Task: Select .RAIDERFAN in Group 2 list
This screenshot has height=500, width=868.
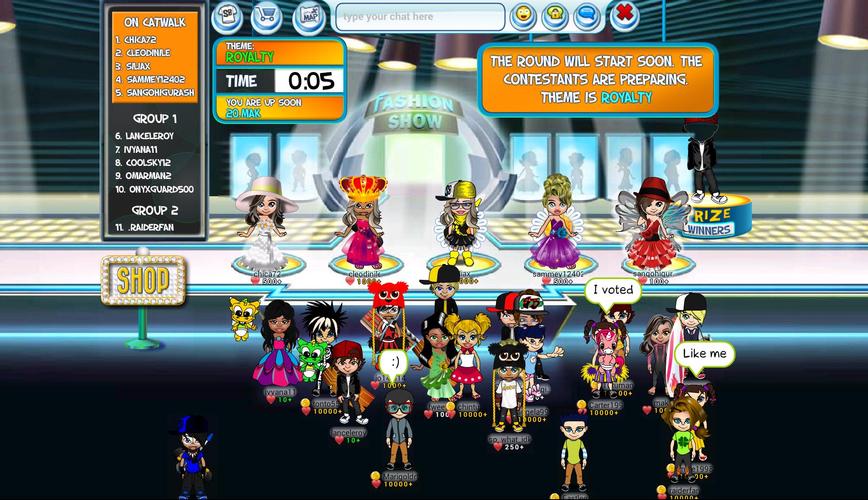Action: pyautogui.click(x=147, y=228)
